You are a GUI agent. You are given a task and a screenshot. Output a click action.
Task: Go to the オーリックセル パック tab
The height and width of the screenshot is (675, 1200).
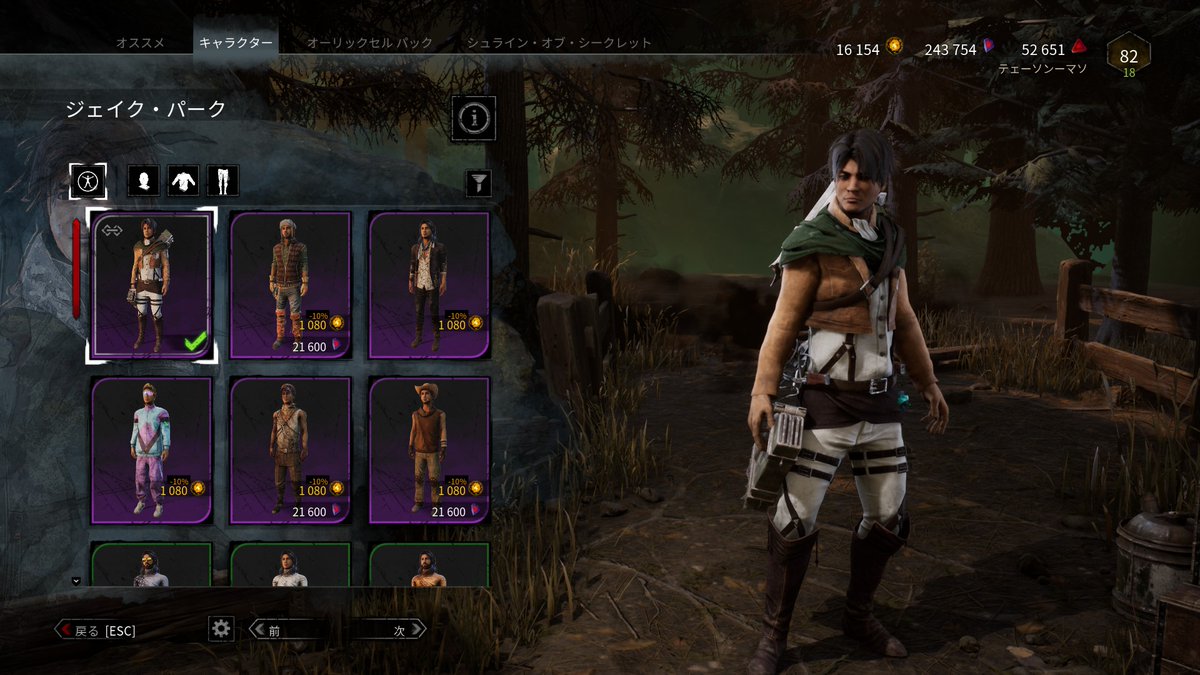(369, 43)
